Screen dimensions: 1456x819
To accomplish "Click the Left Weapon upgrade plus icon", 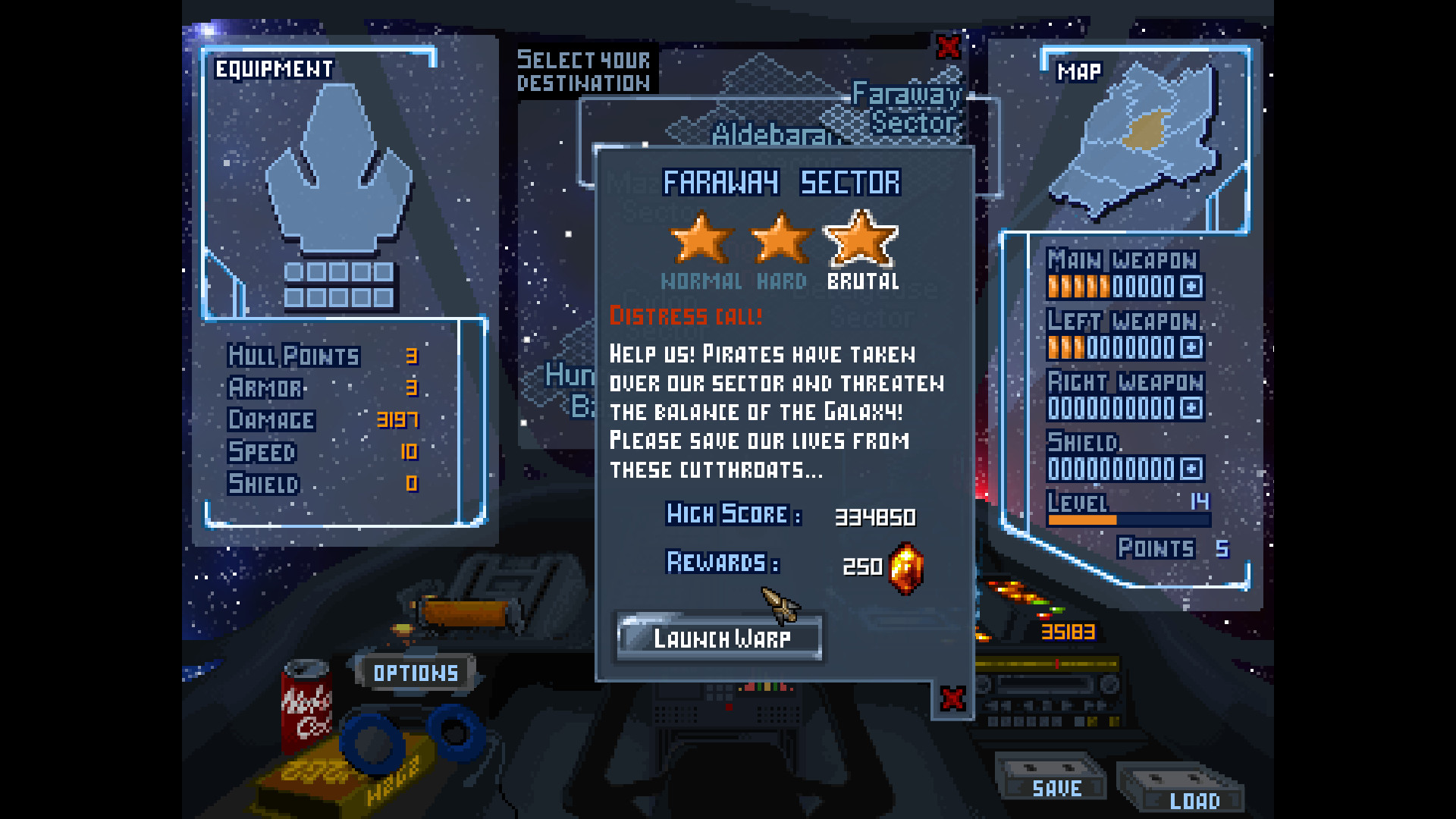I will point(1193,347).
